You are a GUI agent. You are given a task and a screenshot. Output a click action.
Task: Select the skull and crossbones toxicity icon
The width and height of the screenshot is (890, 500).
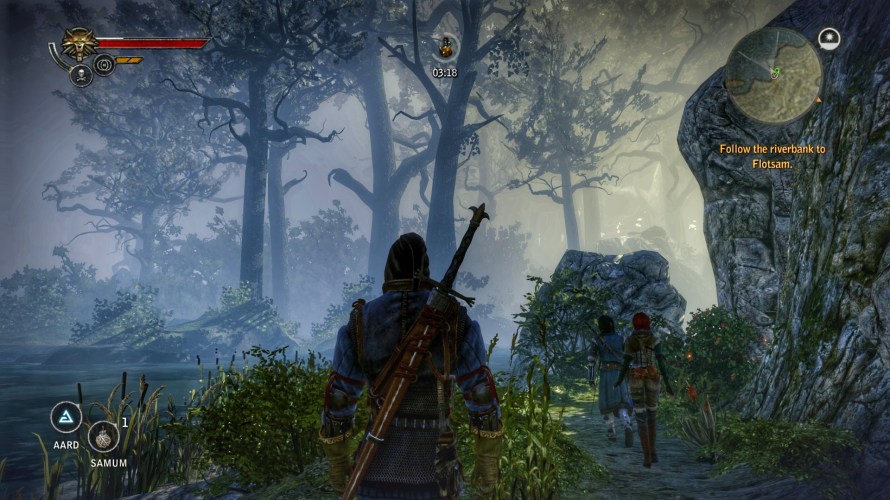point(80,76)
